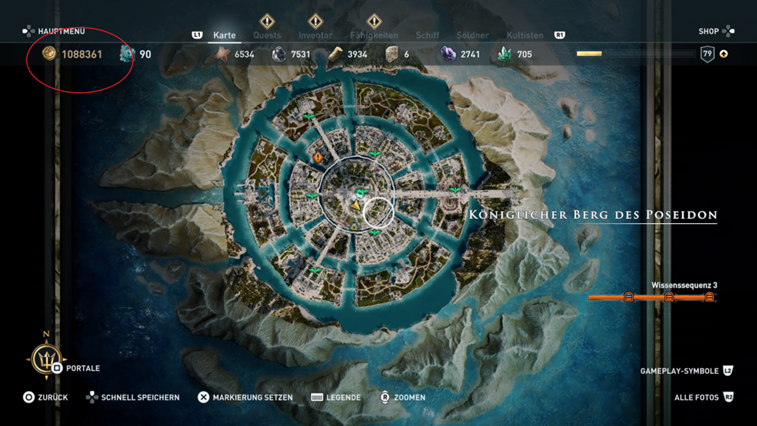
Task: Switch to the Inventar tab
Action: tap(315, 35)
